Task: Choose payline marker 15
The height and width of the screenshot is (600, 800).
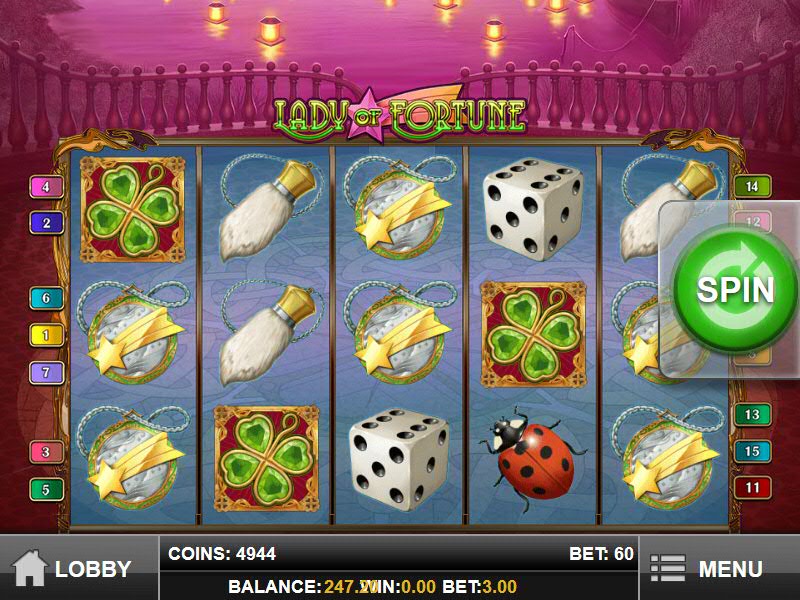Action: pyautogui.click(x=752, y=451)
